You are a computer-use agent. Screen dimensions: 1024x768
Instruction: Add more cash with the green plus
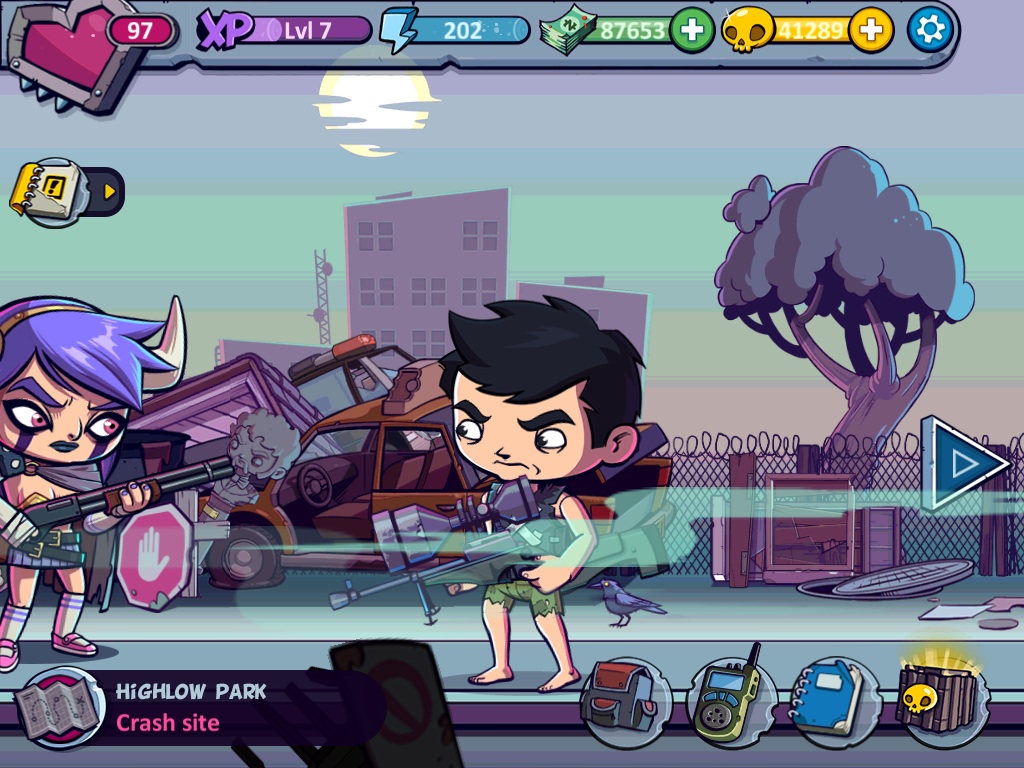691,30
